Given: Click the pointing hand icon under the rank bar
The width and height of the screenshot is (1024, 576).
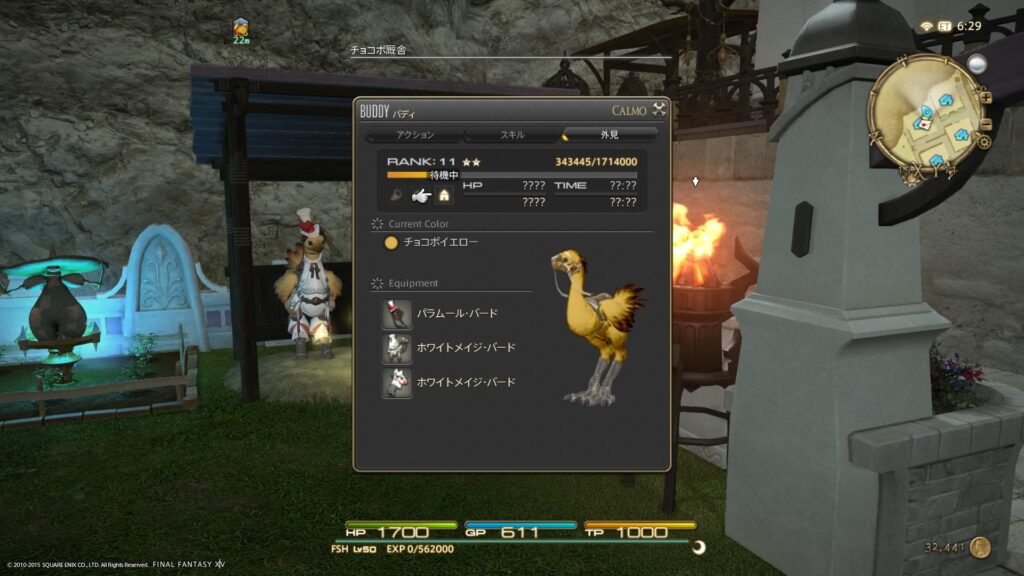Looking at the screenshot, I should 420,196.
